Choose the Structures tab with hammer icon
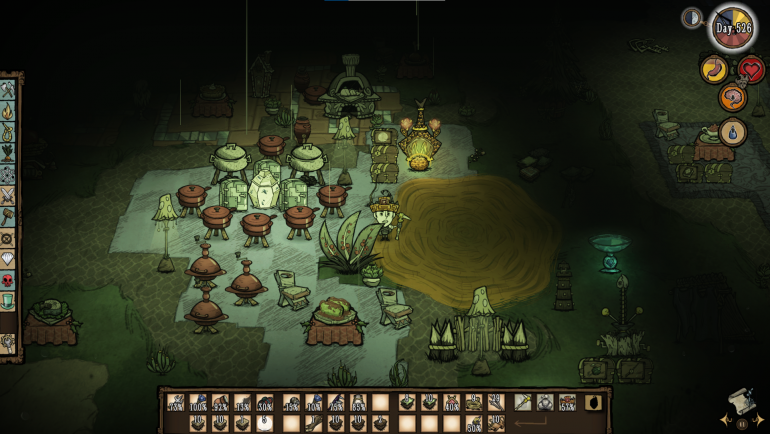This screenshot has width=770, height=434. pos(8,216)
